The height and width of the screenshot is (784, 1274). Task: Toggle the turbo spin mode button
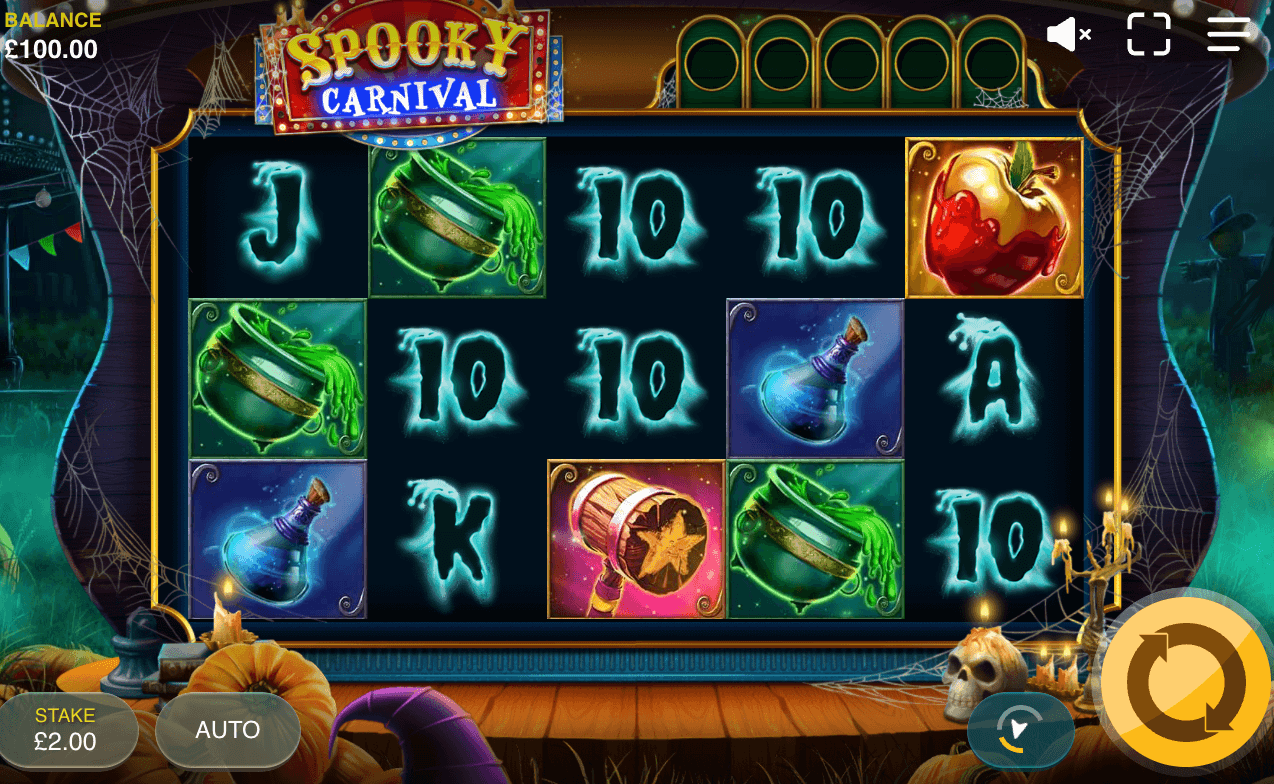pyautogui.click(x=1020, y=729)
